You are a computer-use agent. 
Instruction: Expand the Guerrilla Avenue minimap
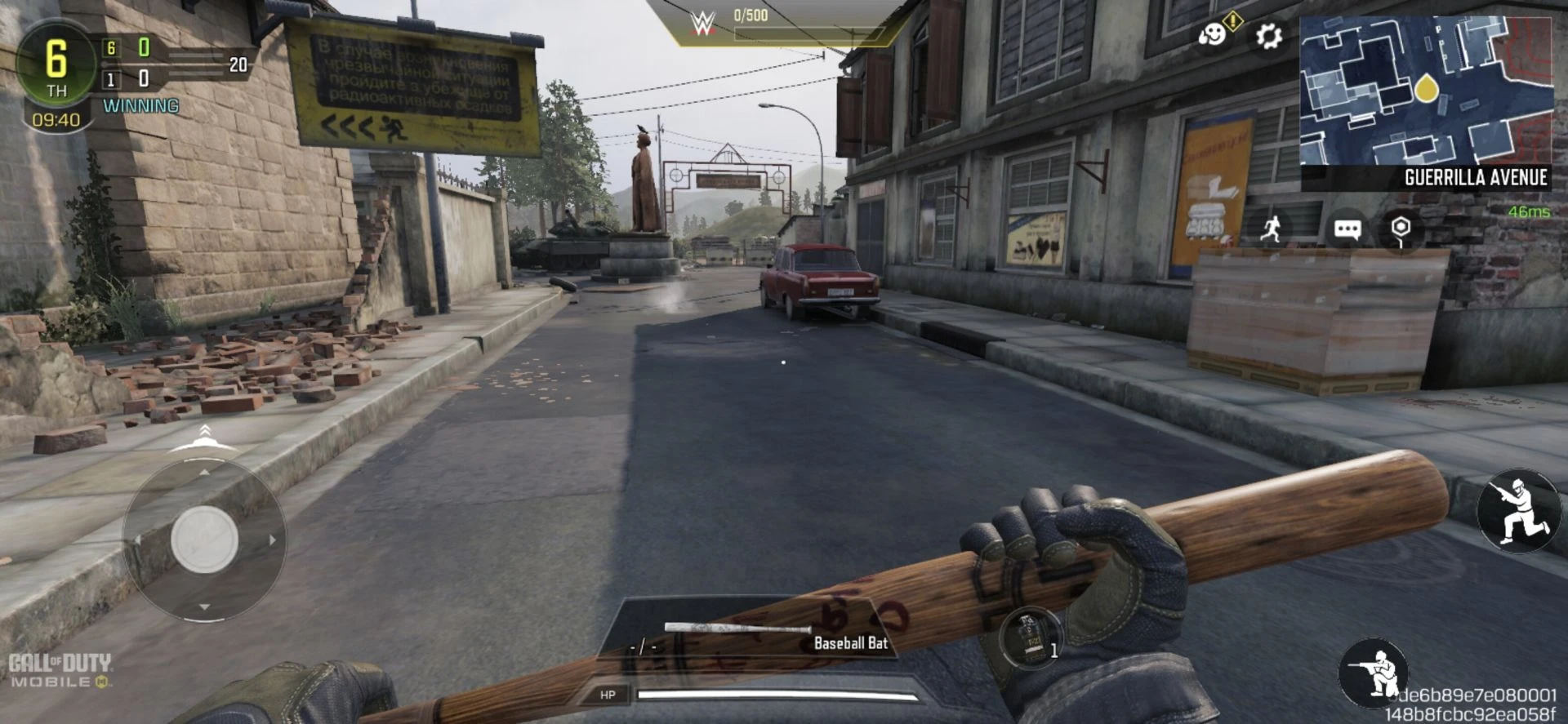1426,90
